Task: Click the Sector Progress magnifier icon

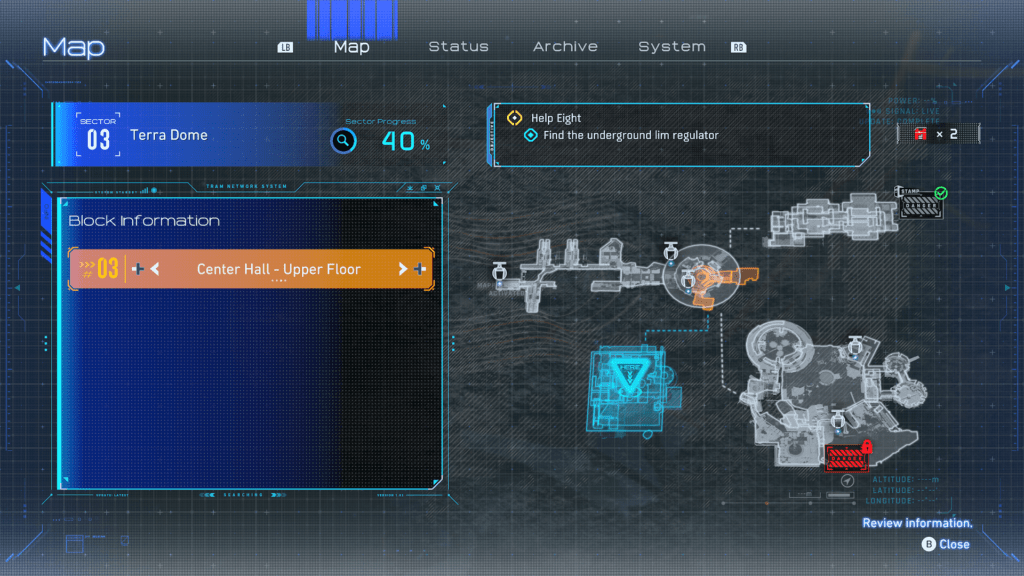Action: click(x=343, y=141)
